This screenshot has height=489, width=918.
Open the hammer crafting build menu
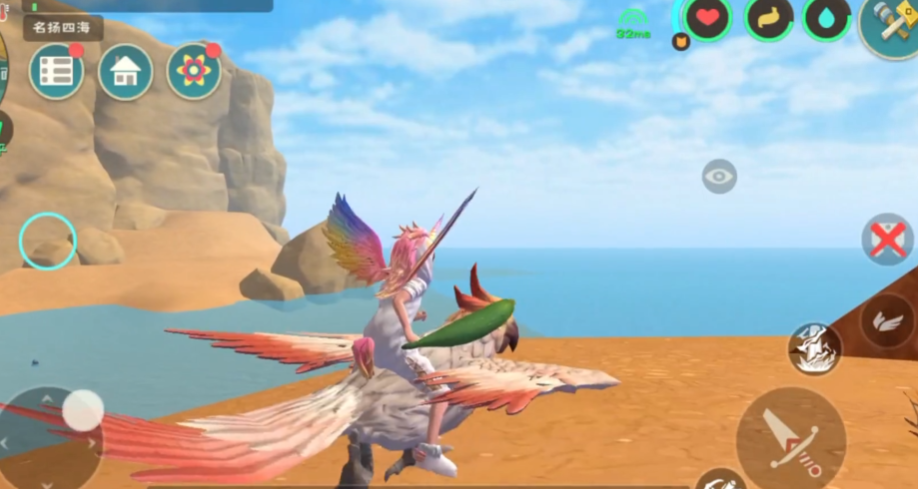[x=888, y=22]
